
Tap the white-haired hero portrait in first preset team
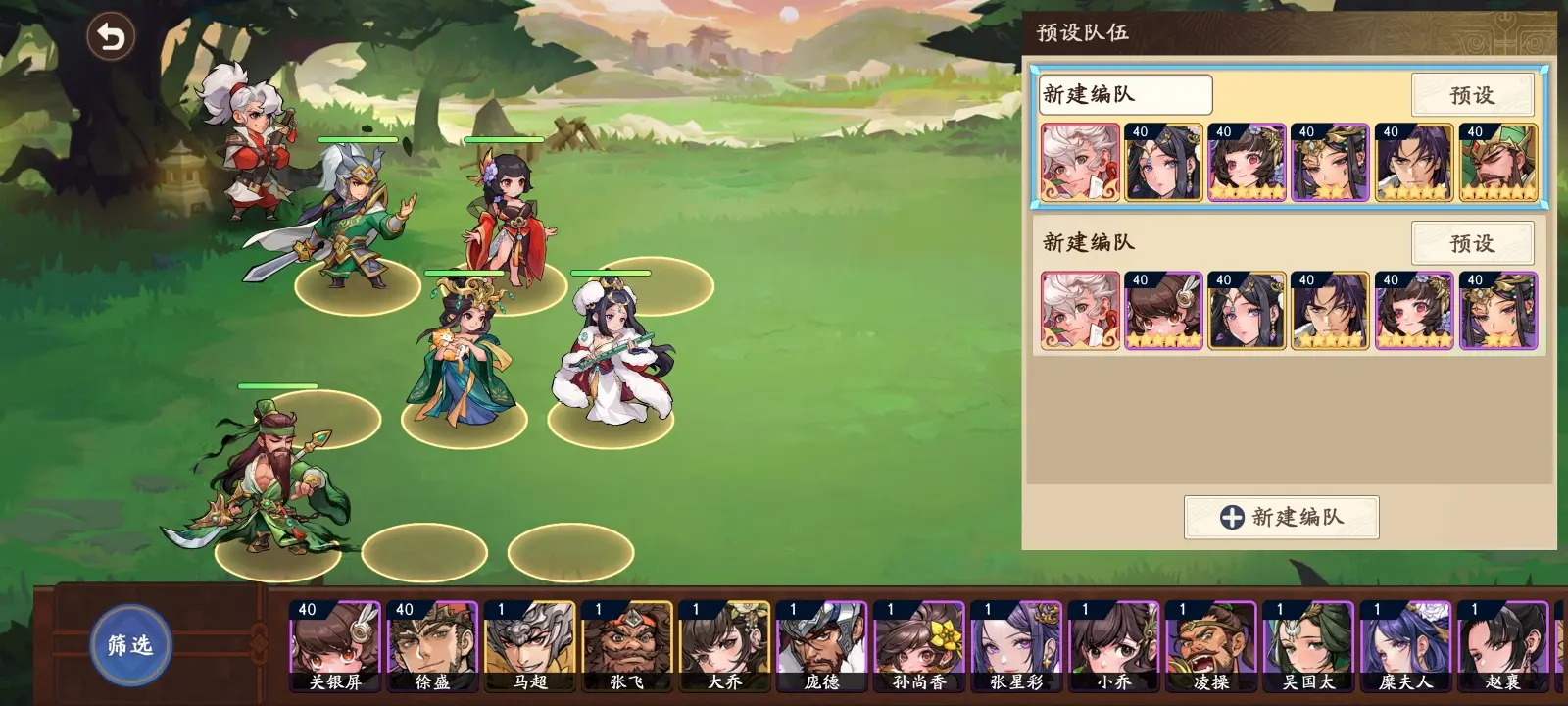(x=1078, y=161)
